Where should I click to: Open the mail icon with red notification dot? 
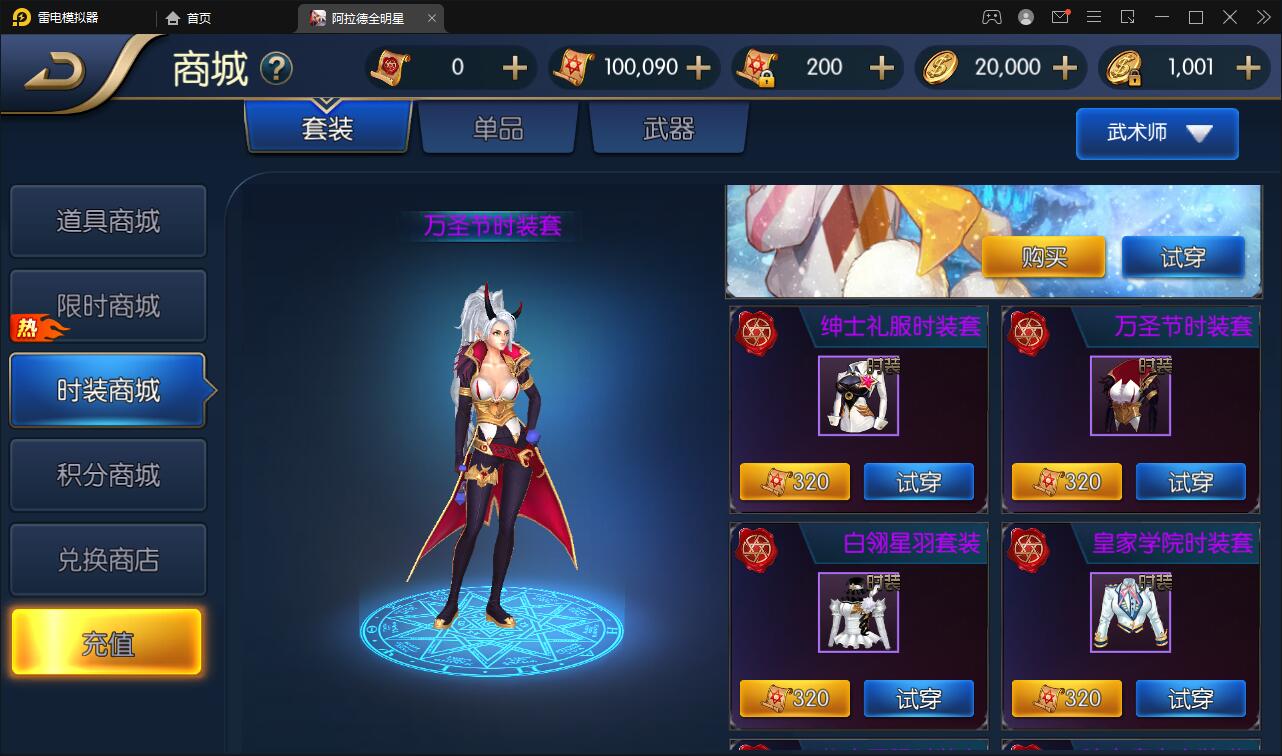(x=1060, y=17)
